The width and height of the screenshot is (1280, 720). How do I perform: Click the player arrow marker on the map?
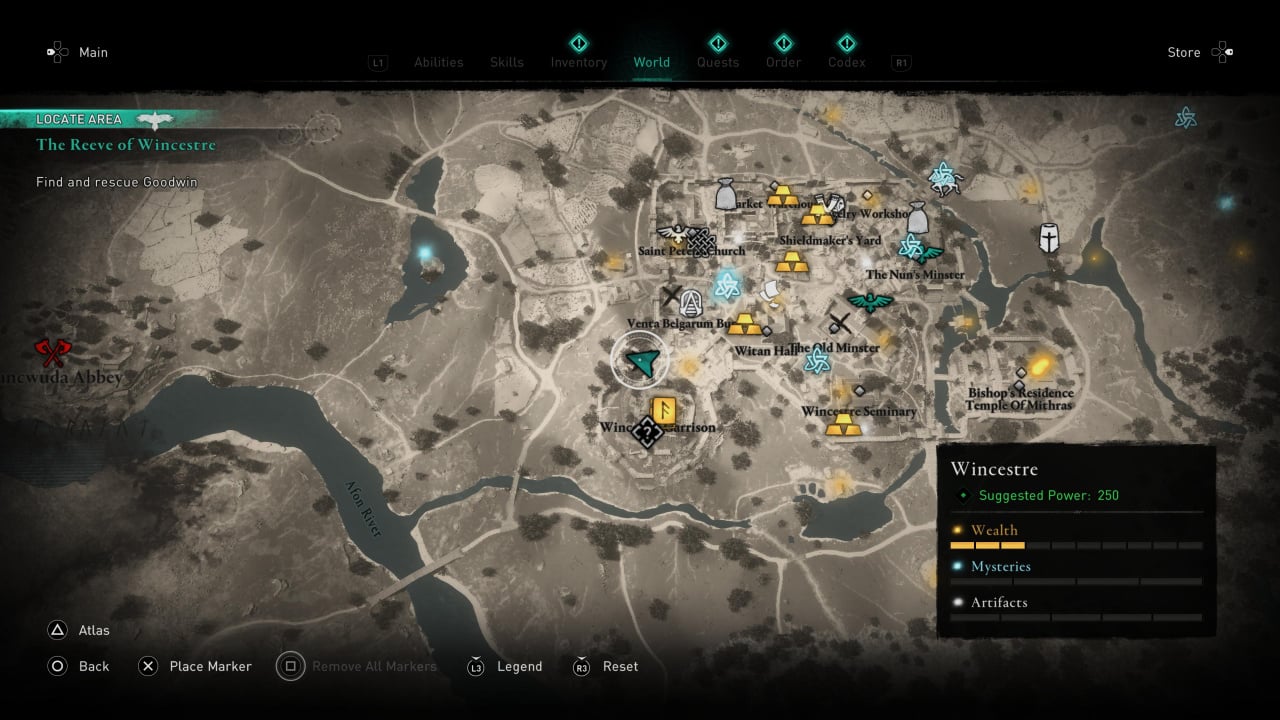coord(640,362)
